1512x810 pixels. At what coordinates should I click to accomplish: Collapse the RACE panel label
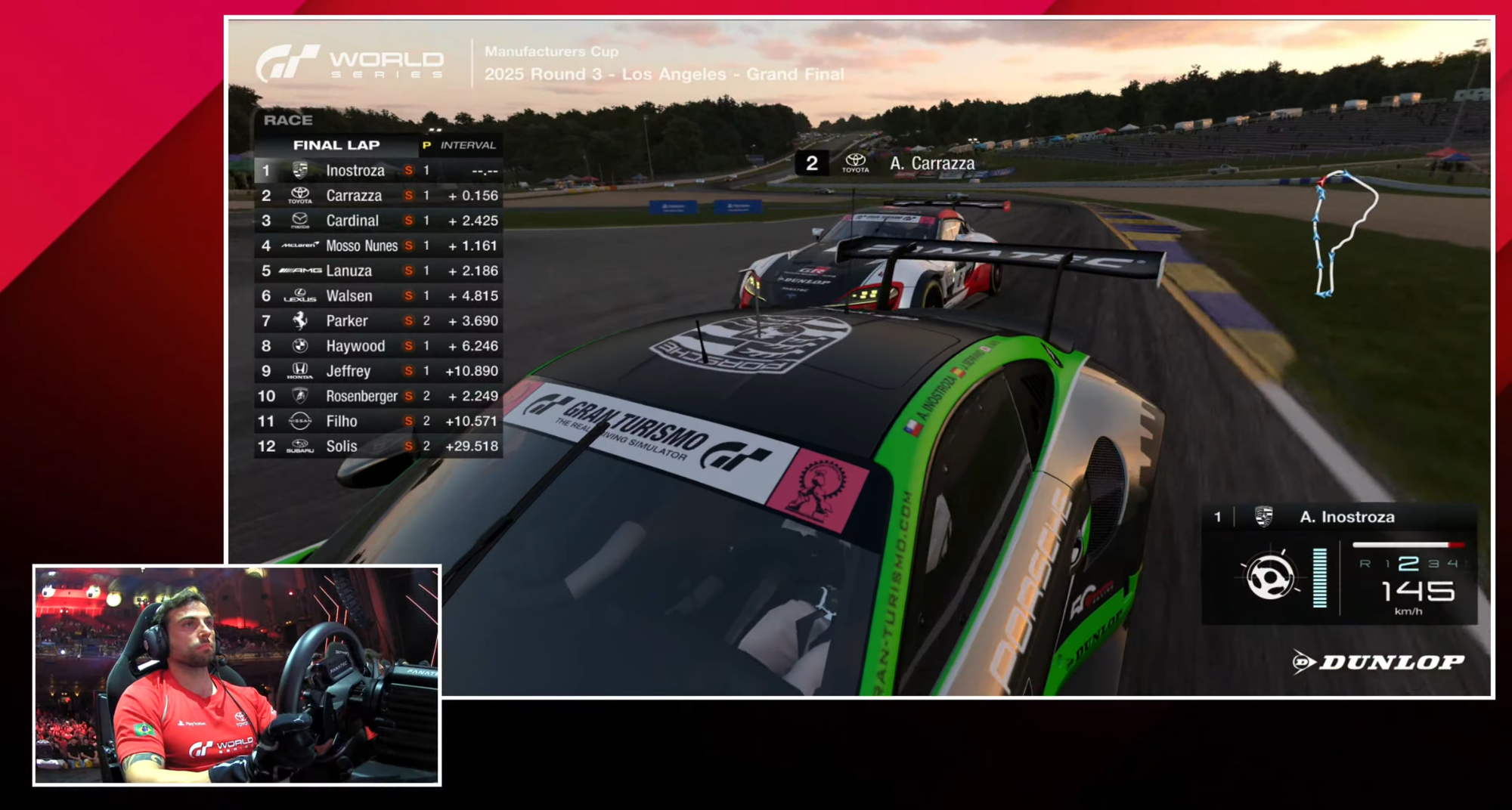coord(289,119)
